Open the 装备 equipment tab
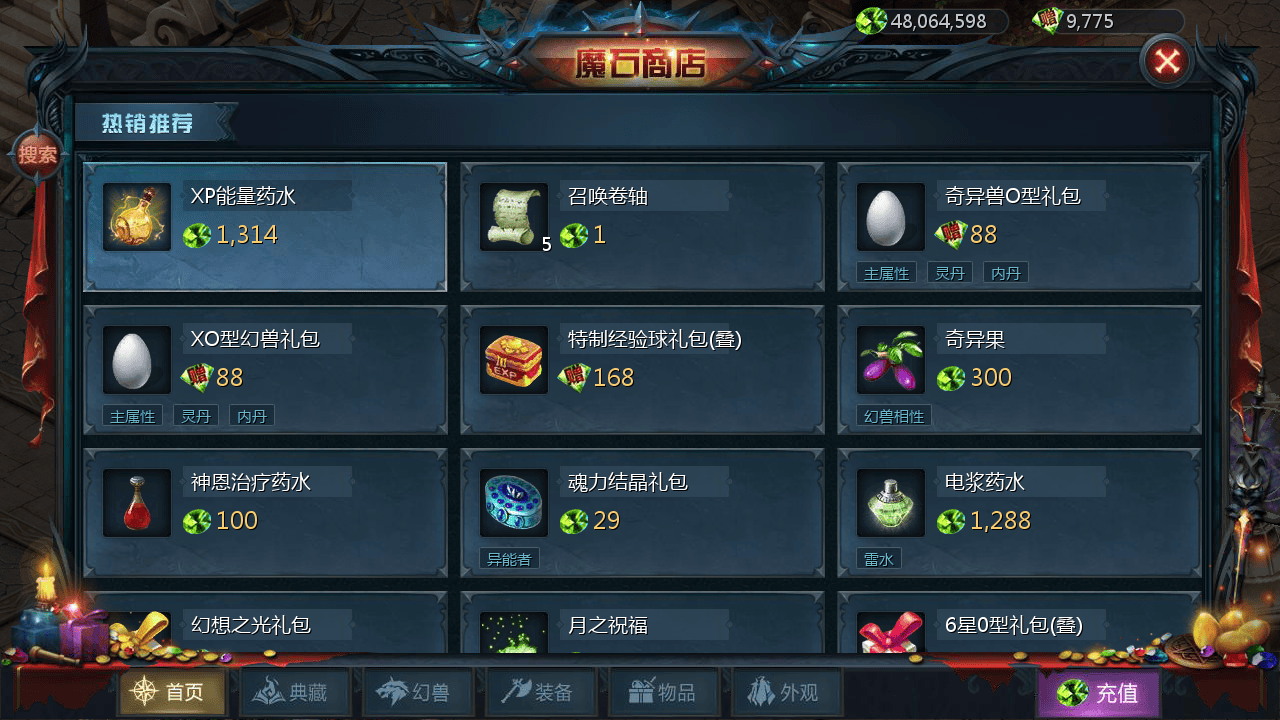The image size is (1280, 720). [x=541, y=692]
